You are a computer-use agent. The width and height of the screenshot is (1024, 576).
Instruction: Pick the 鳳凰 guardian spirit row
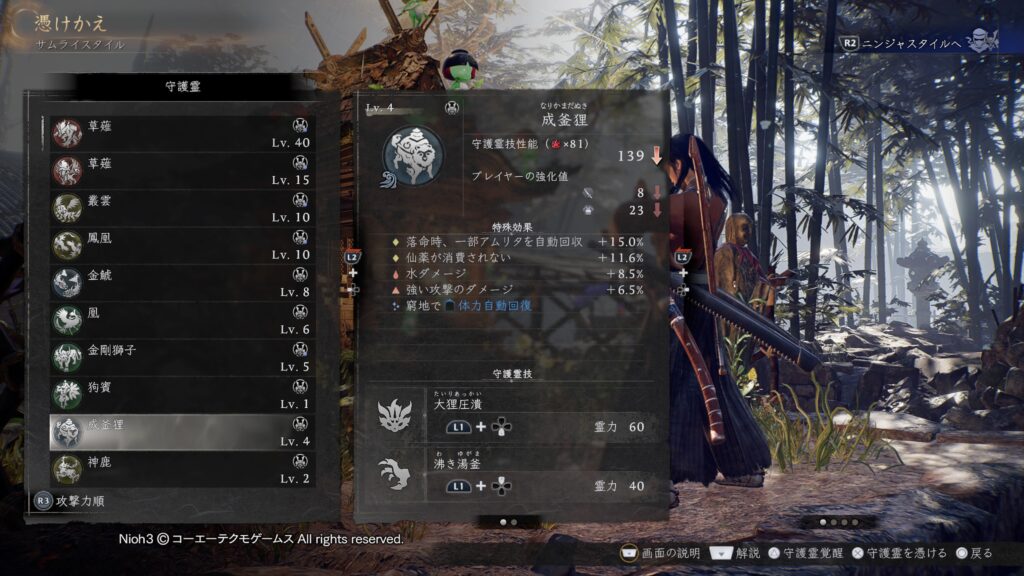click(182, 246)
